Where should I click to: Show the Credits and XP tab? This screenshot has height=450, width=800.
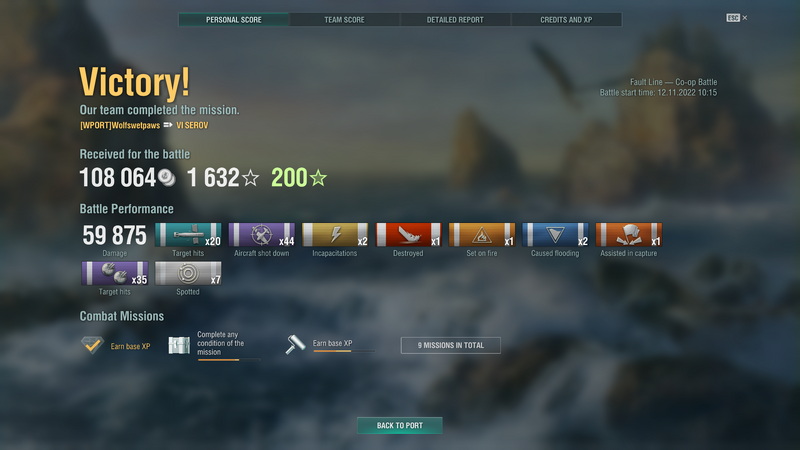click(566, 19)
